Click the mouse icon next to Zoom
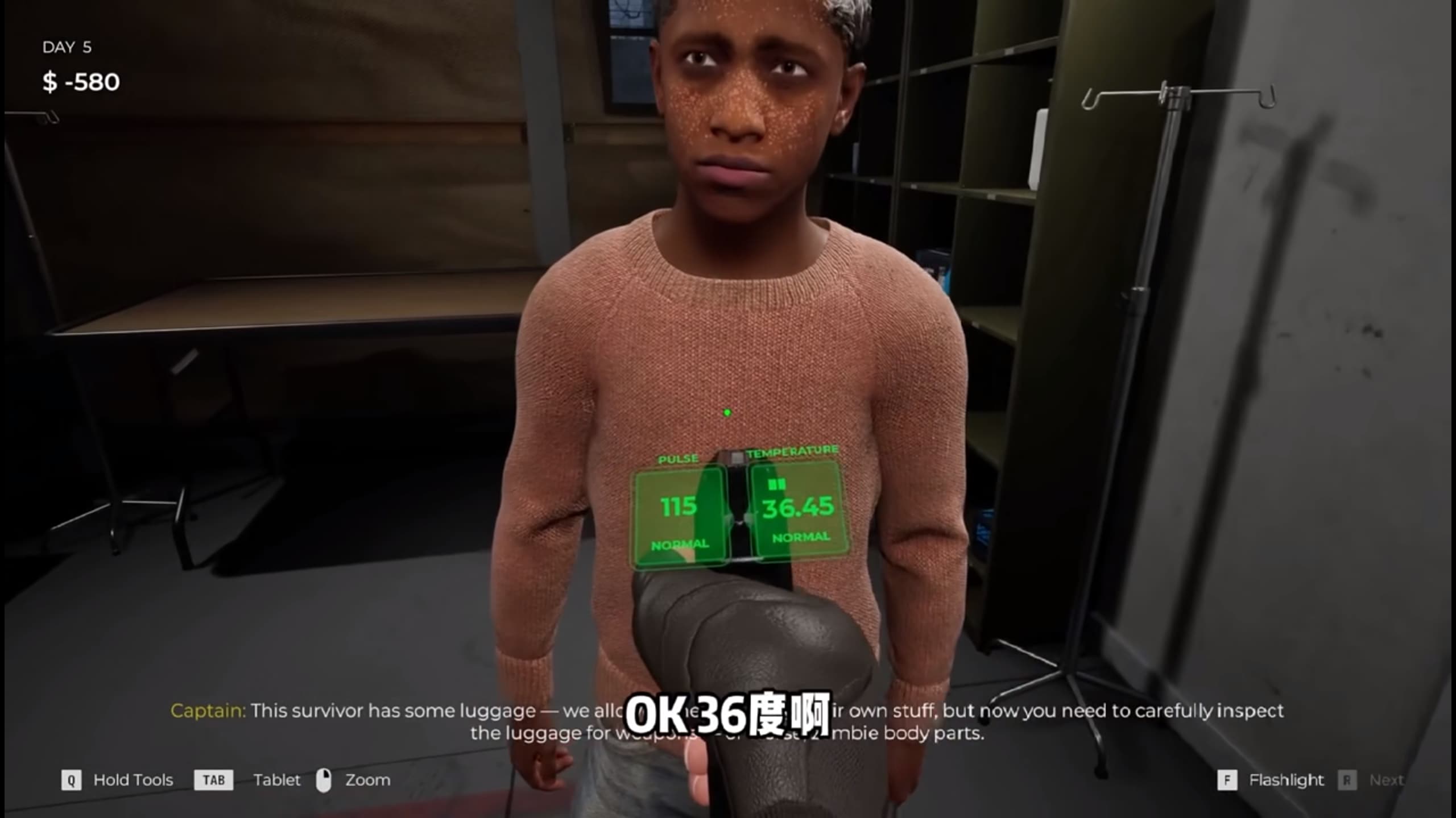The width and height of the screenshot is (1456, 818). [x=324, y=779]
